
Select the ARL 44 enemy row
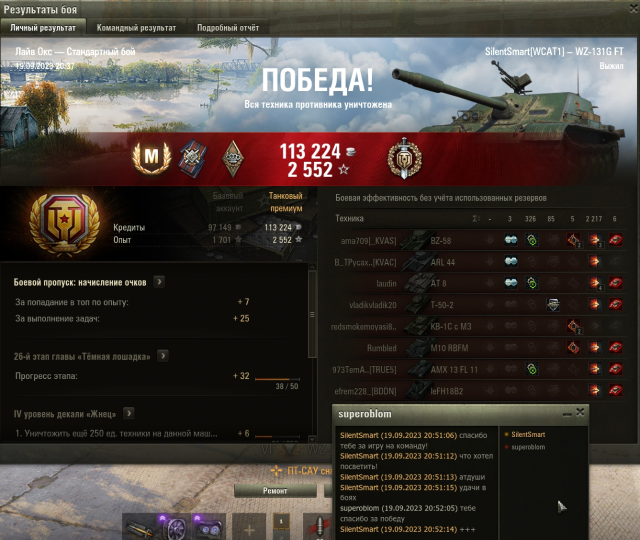441,261
